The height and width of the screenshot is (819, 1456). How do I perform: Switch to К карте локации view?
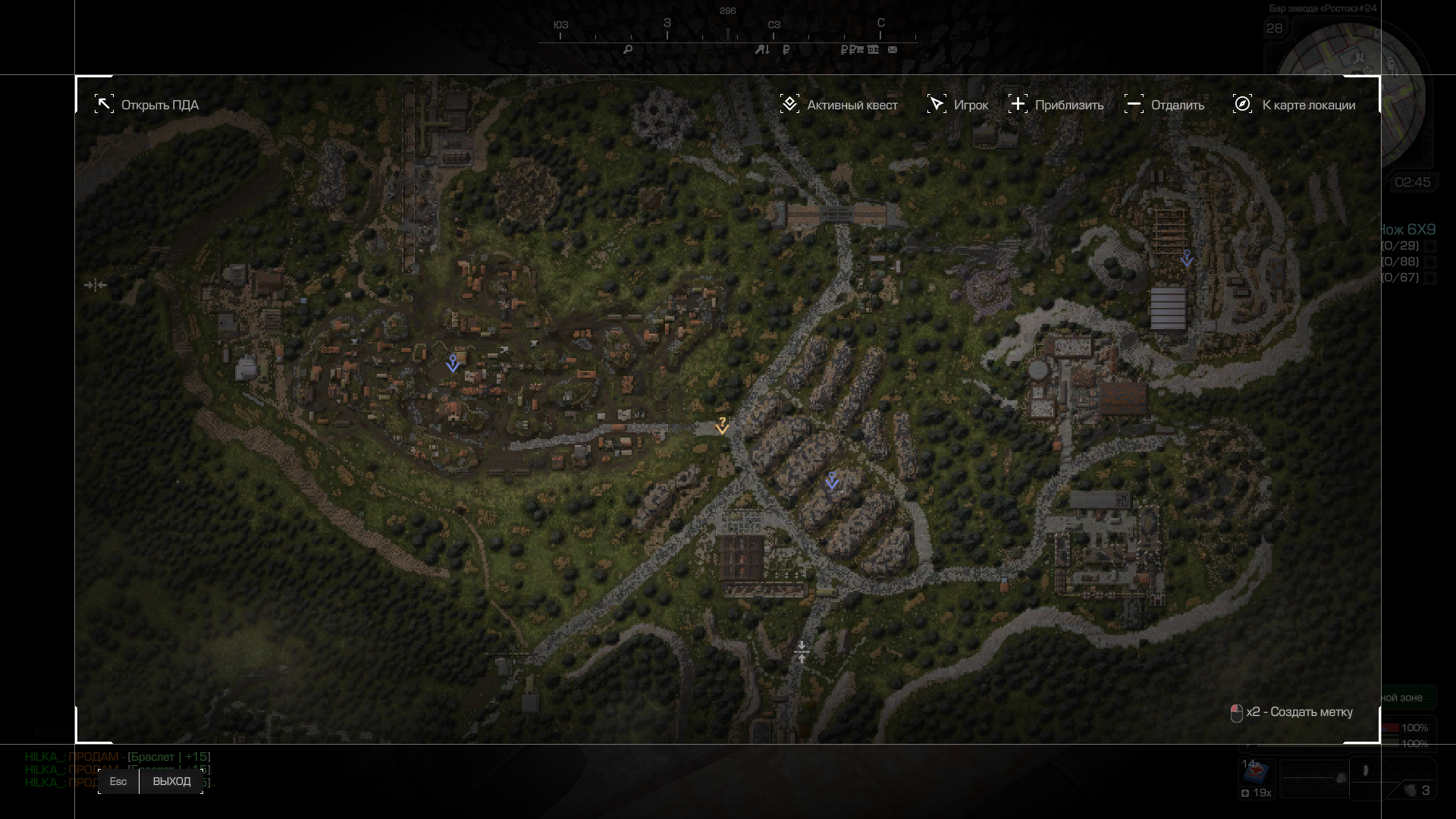[1294, 105]
